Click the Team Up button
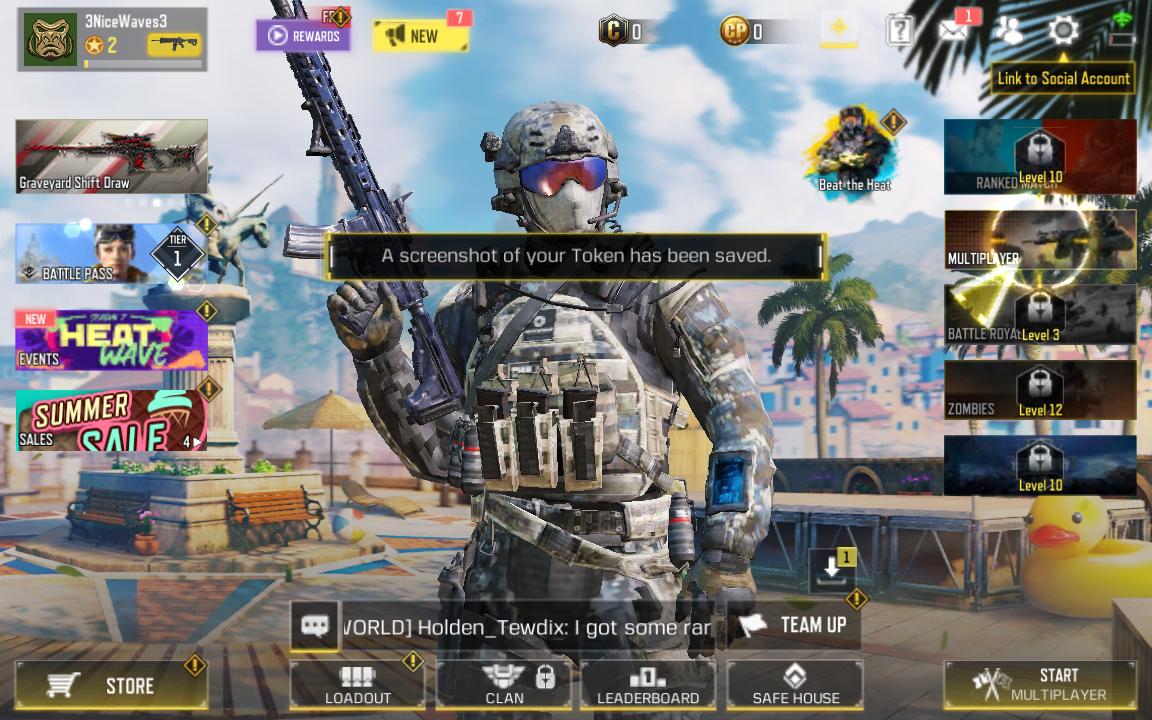This screenshot has width=1152, height=720. click(x=794, y=626)
